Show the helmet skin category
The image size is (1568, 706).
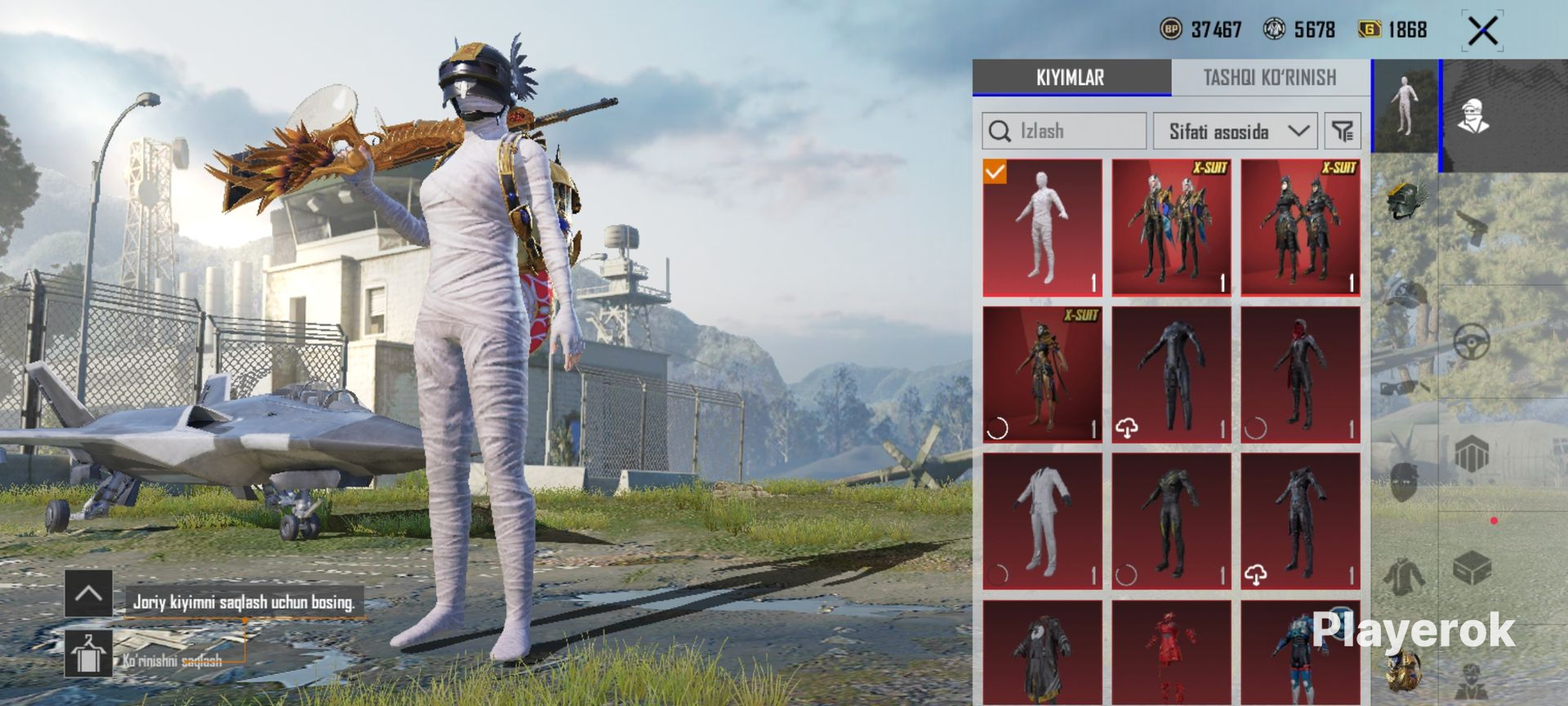[1405, 201]
